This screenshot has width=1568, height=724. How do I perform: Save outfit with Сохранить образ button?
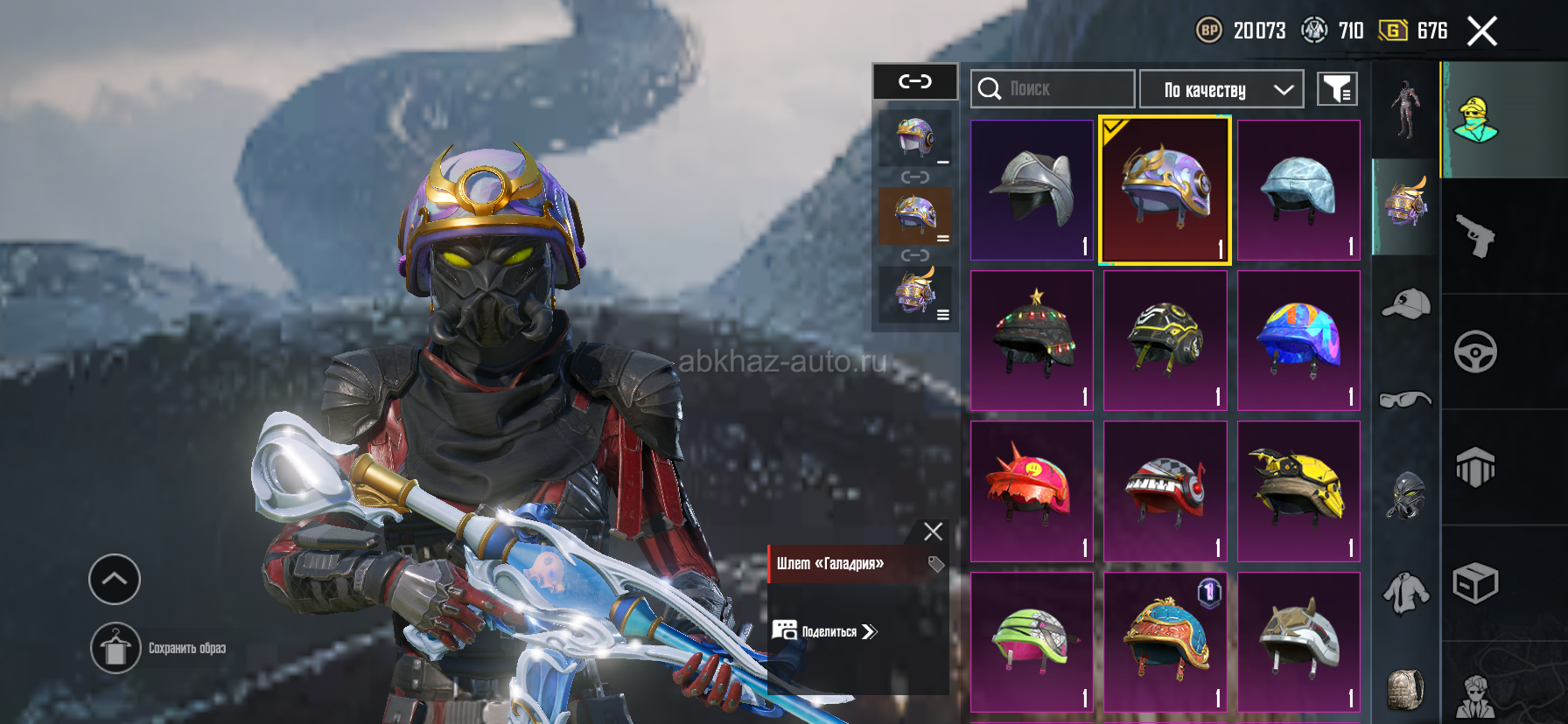115,648
